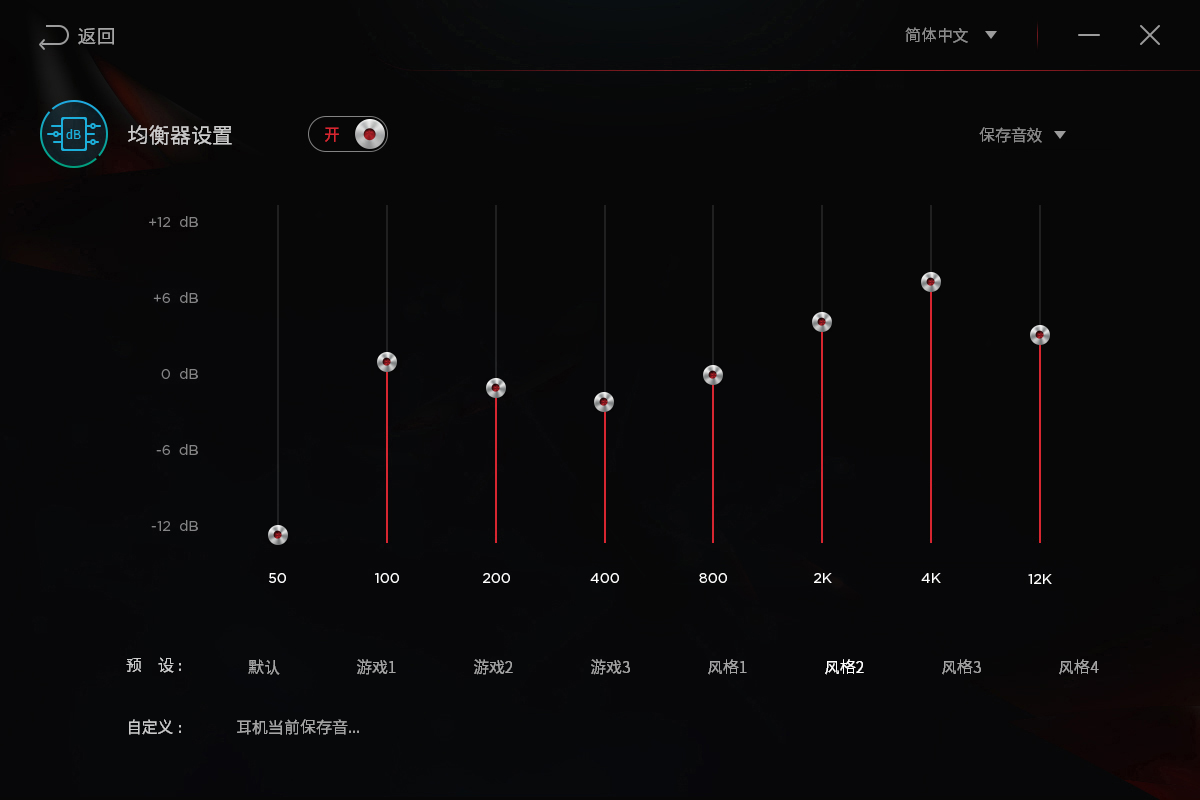Image resolution: width=1200 pixels, height=800 pixels.
Task: Click the 200 Hz slider knob
Action: (496, 388)
